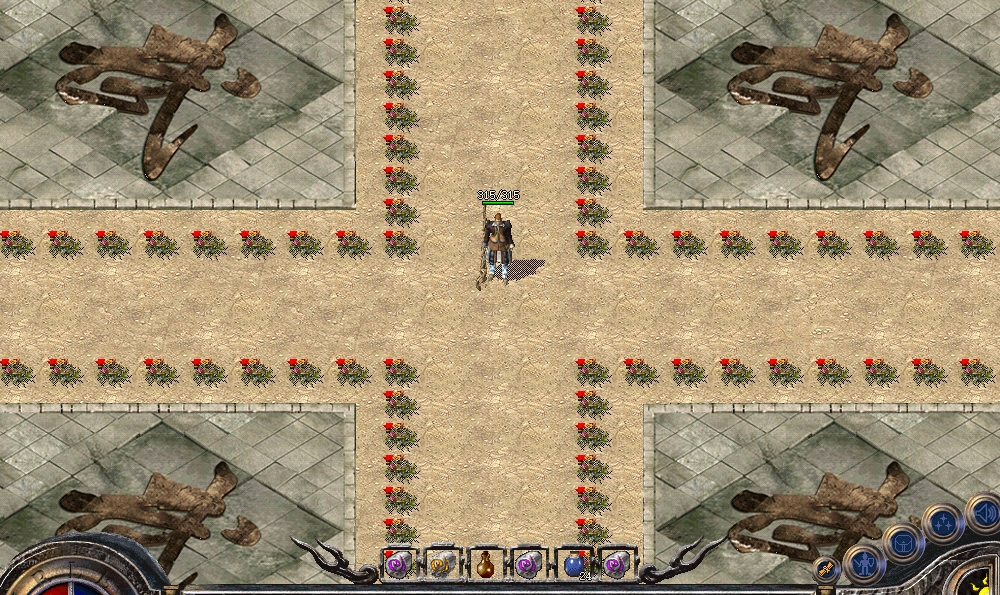This screenshot has height=595, width=1000.
Task: Drink the brown potion flask in the hotbar
Action: pyautogui.click(x=485, y=565)
